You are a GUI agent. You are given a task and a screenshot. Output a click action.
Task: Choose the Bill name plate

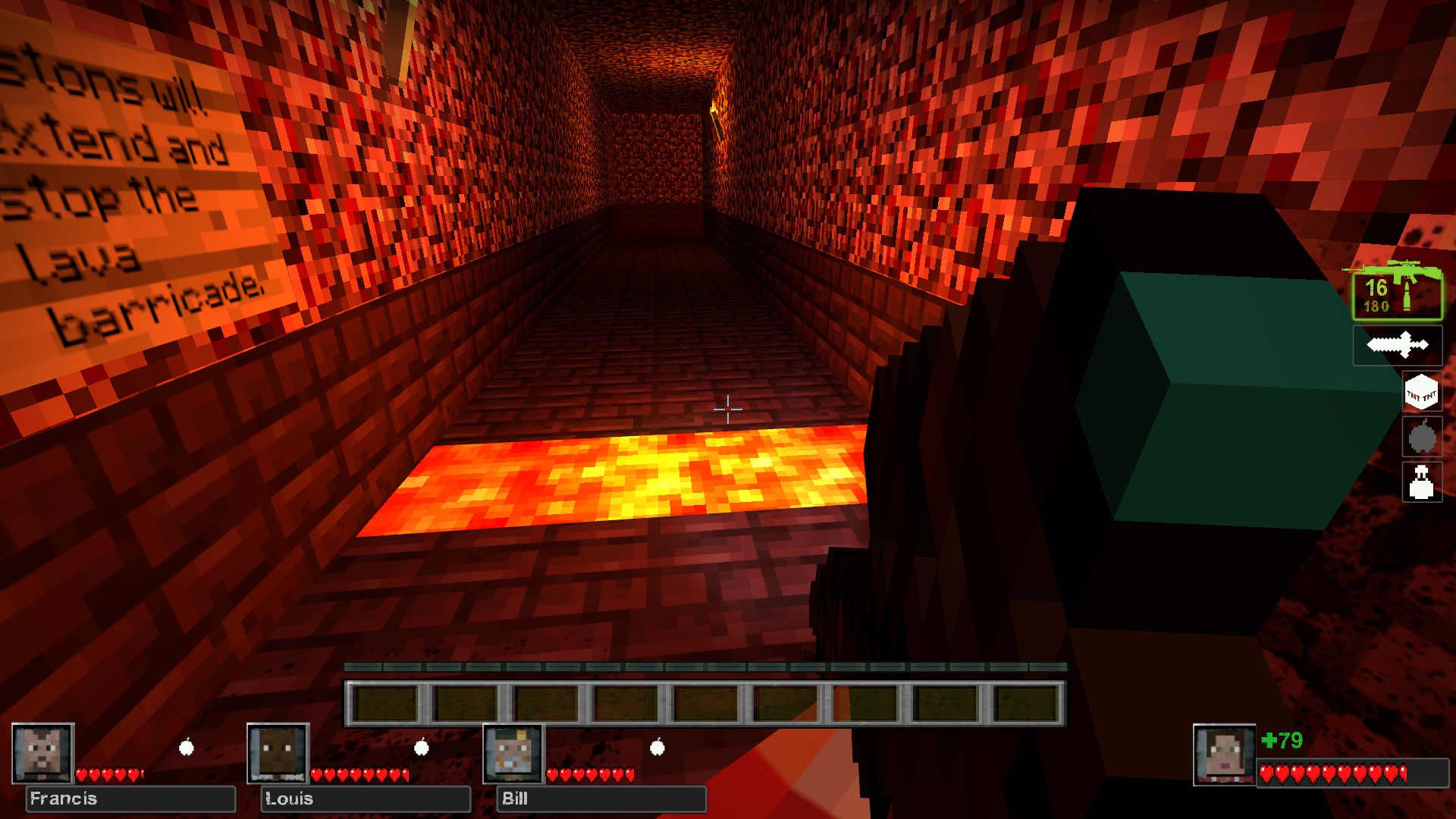point(601,799)
